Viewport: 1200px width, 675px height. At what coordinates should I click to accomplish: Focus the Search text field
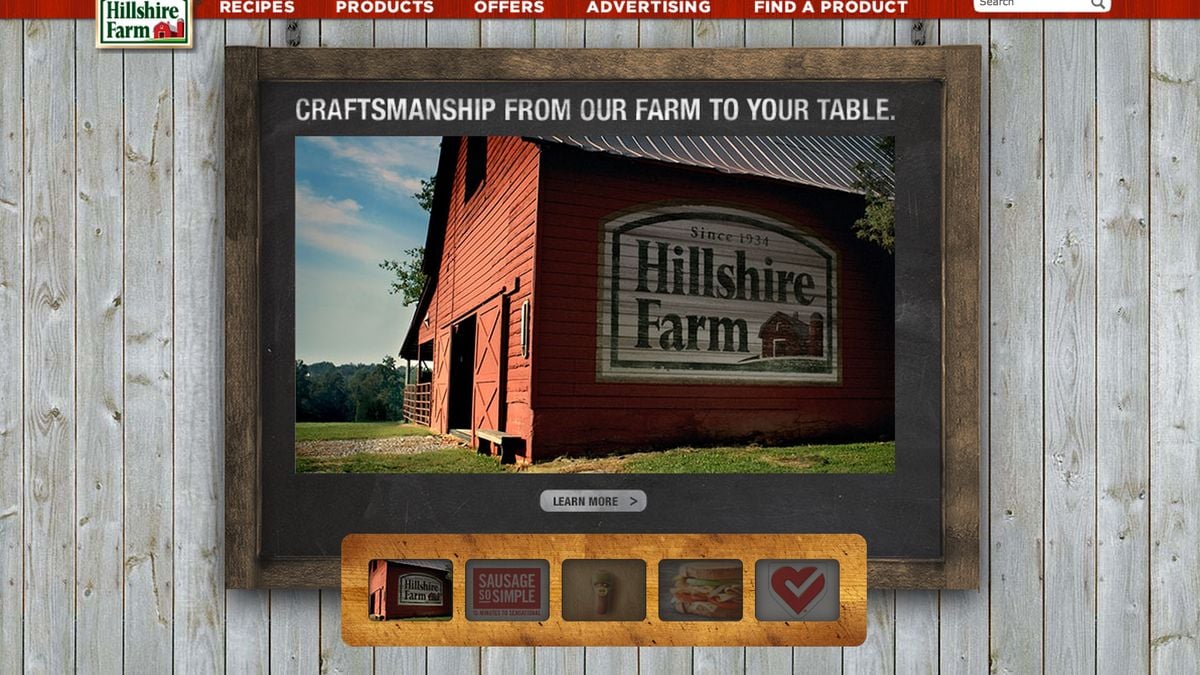pos(1030,4)
